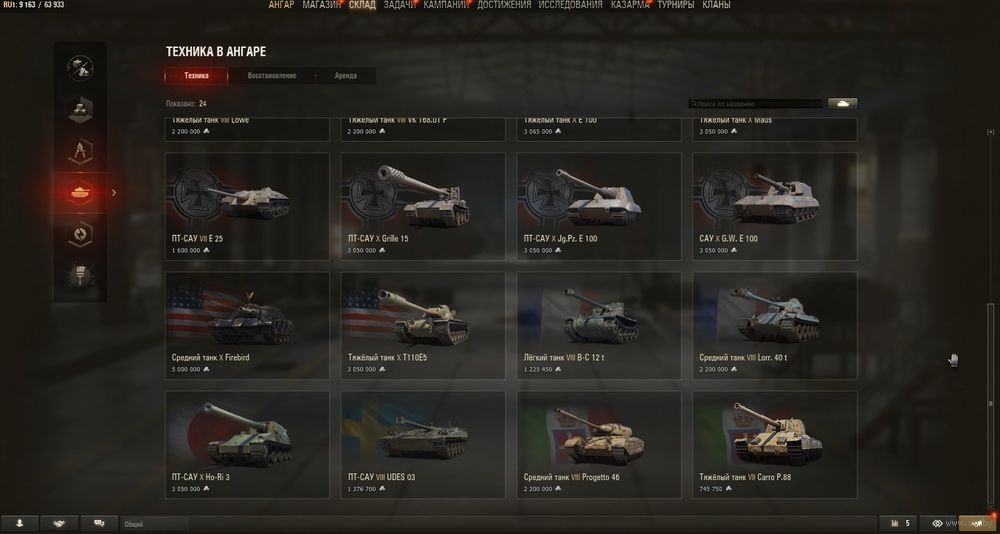Viewport: 1000px width, 534px height.
Task: Open the Кланы menu
Action: click(x=716, y=5)
